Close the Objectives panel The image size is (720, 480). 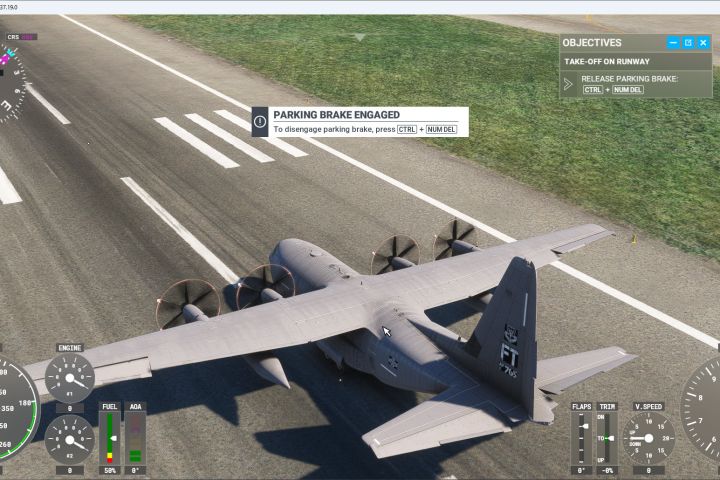tap(703, 43)
